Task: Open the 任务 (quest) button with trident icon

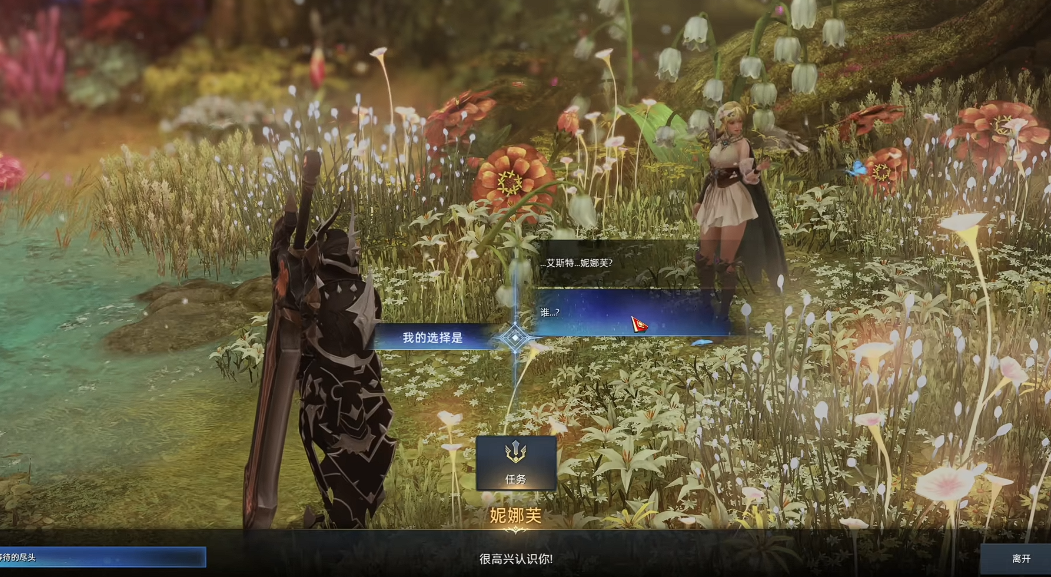Action: 516,463
